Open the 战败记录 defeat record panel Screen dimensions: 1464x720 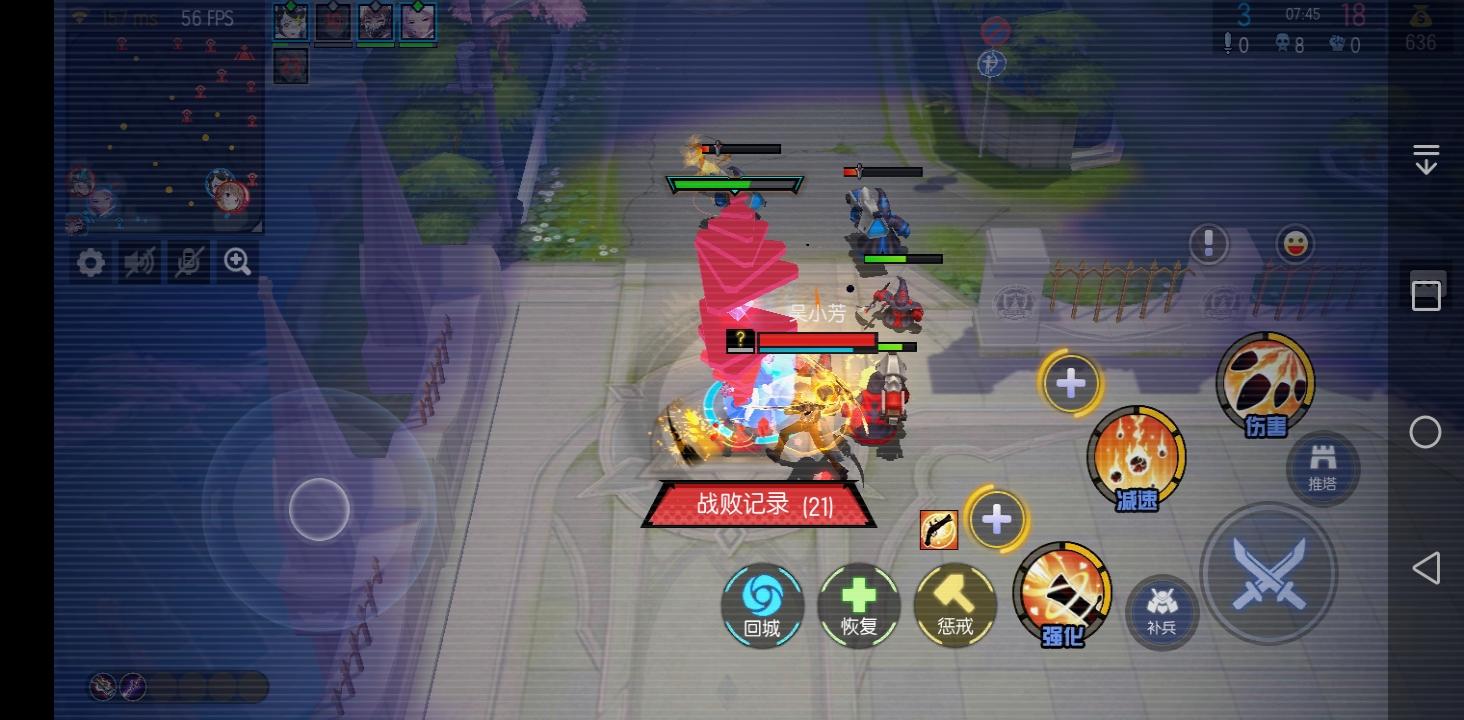pos(758,506)
